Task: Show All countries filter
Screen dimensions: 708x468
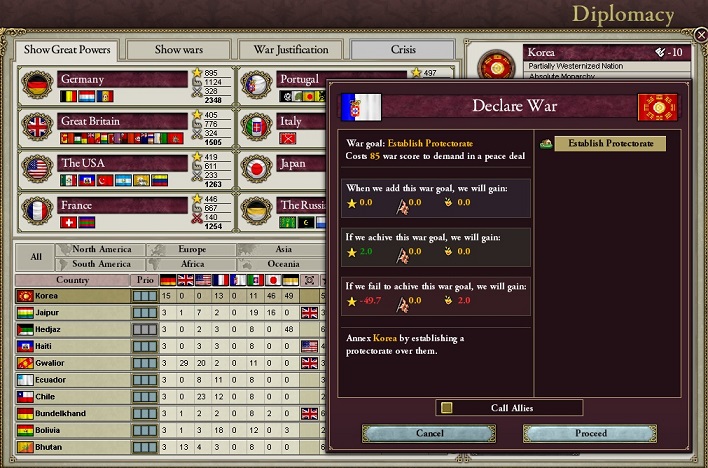Action: coord(36,257)
